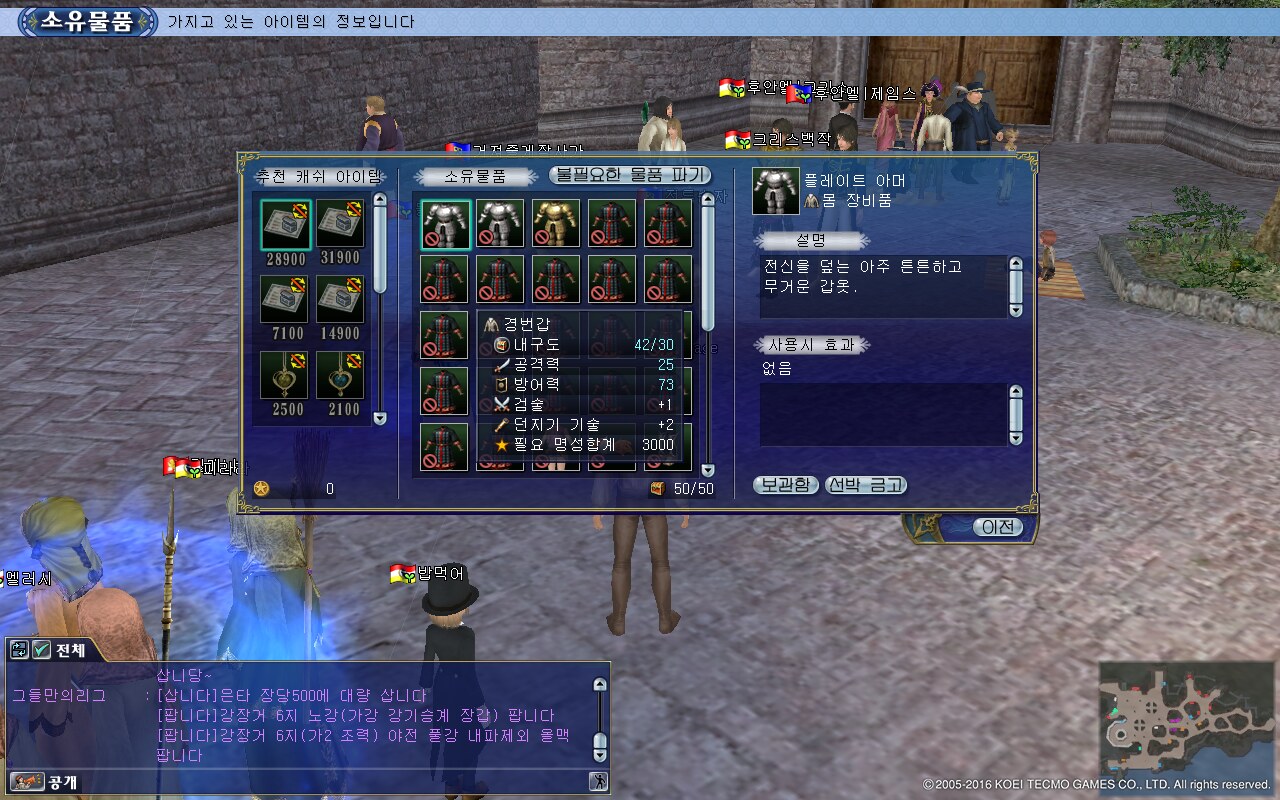The width and height of the screenshot is (1280, 800).
Task: Toggle the green checkmark chat filter icon
Action: tap(42, 650)
